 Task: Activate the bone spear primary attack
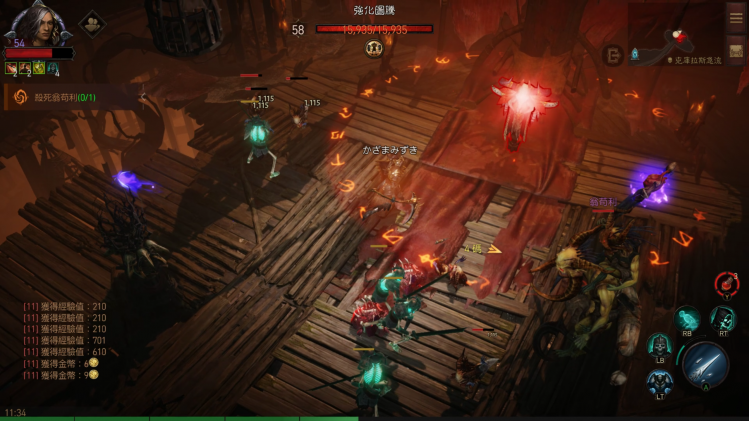705,363
